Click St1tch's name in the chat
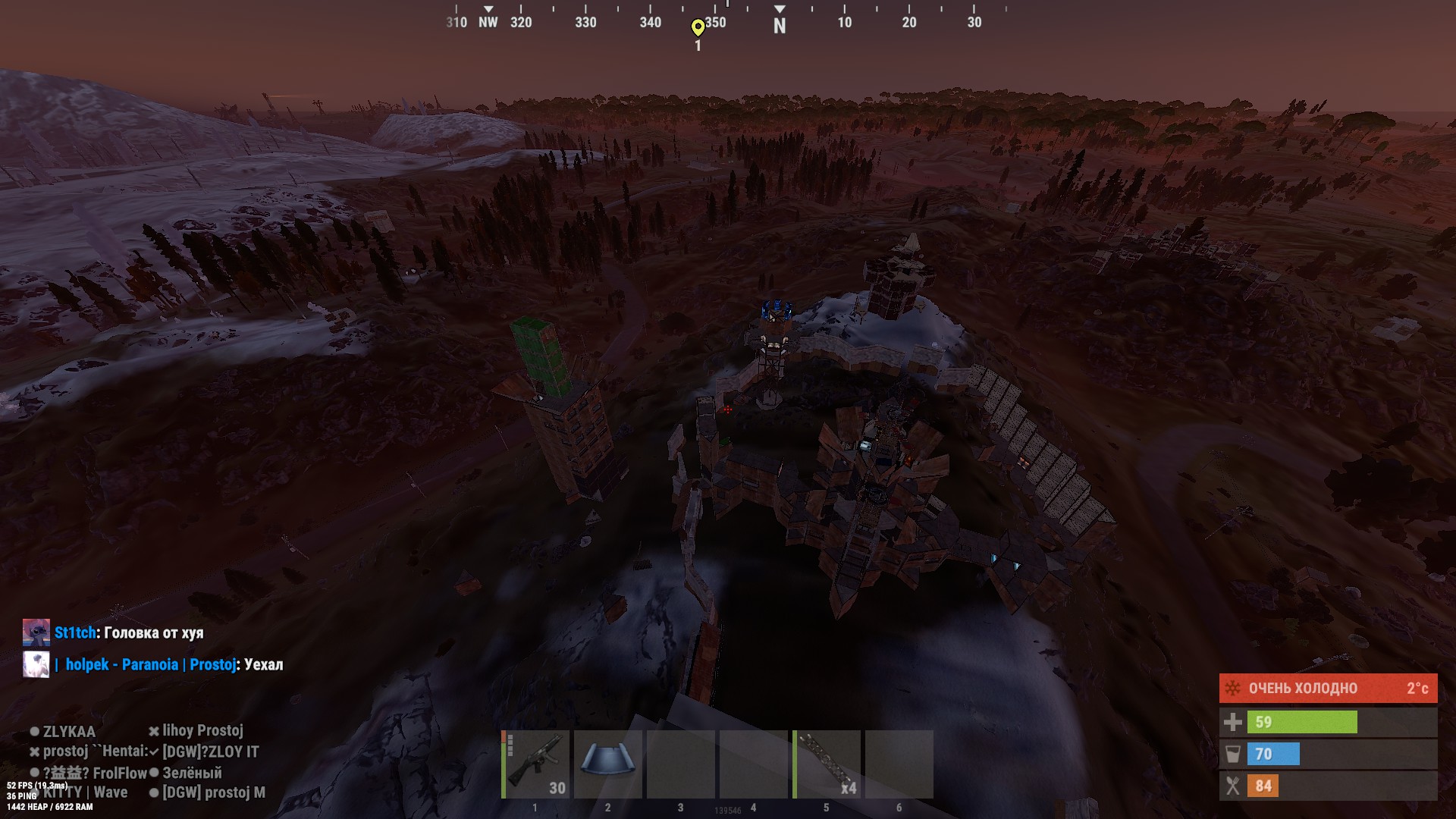 click(75, 632)
